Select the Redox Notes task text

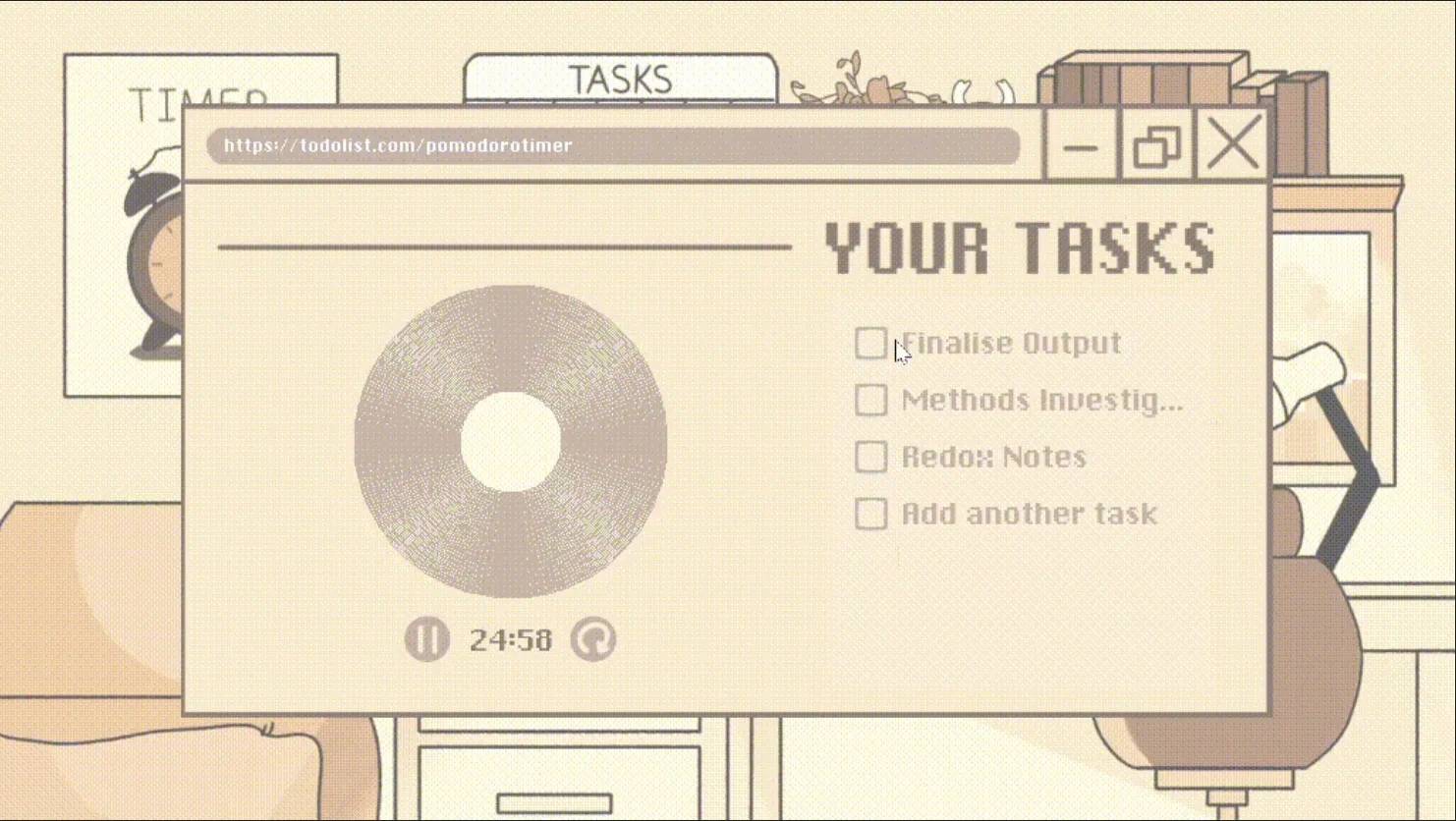tap(993, 457)
